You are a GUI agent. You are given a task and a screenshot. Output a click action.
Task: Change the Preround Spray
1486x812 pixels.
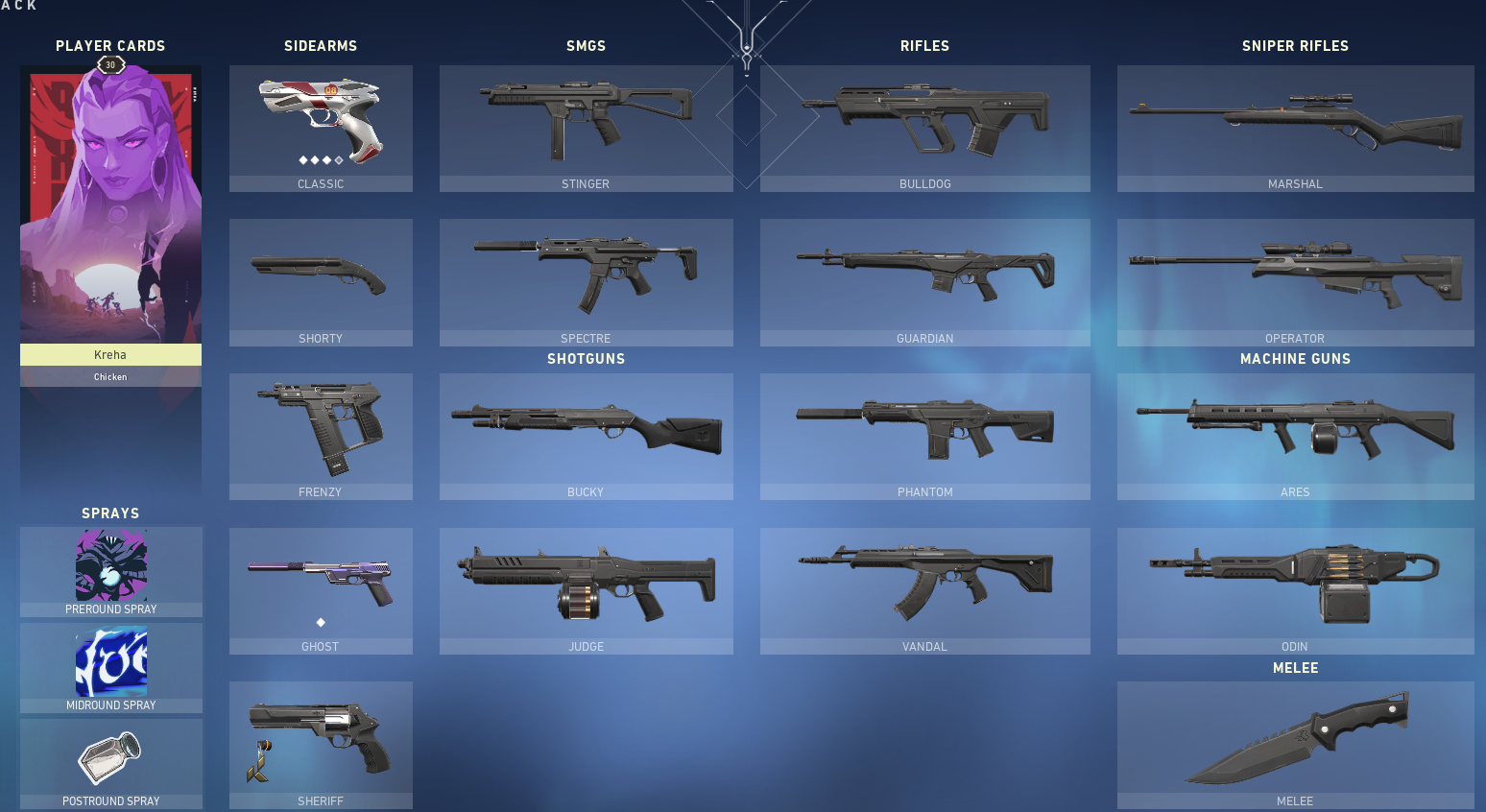[x=110, y=566]
